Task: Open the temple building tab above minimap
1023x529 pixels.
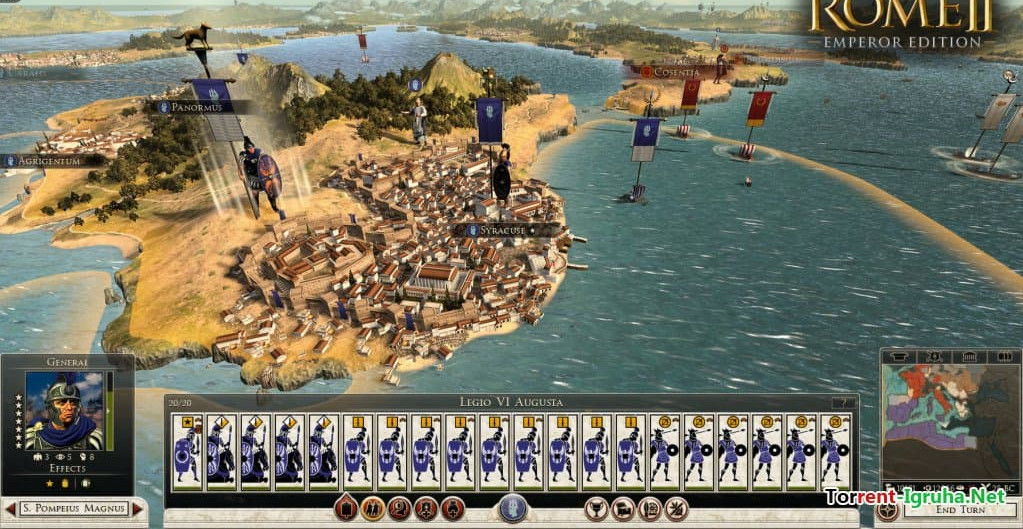Action: 968,356
